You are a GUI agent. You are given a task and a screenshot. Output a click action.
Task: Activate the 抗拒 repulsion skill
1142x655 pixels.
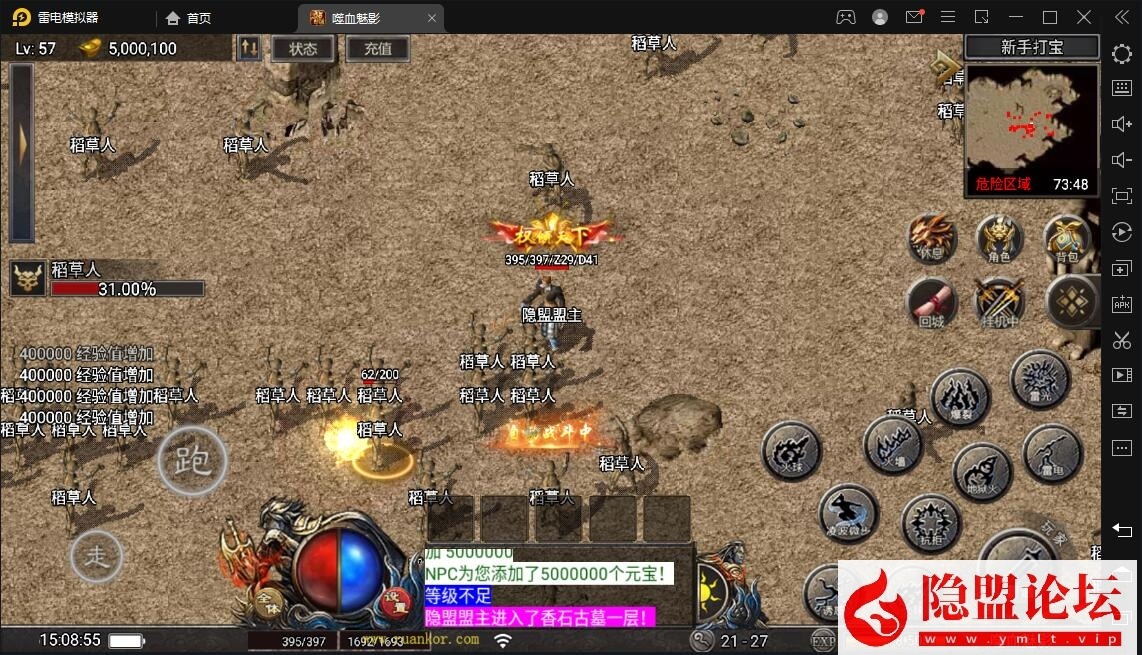[x=931, y=523]
